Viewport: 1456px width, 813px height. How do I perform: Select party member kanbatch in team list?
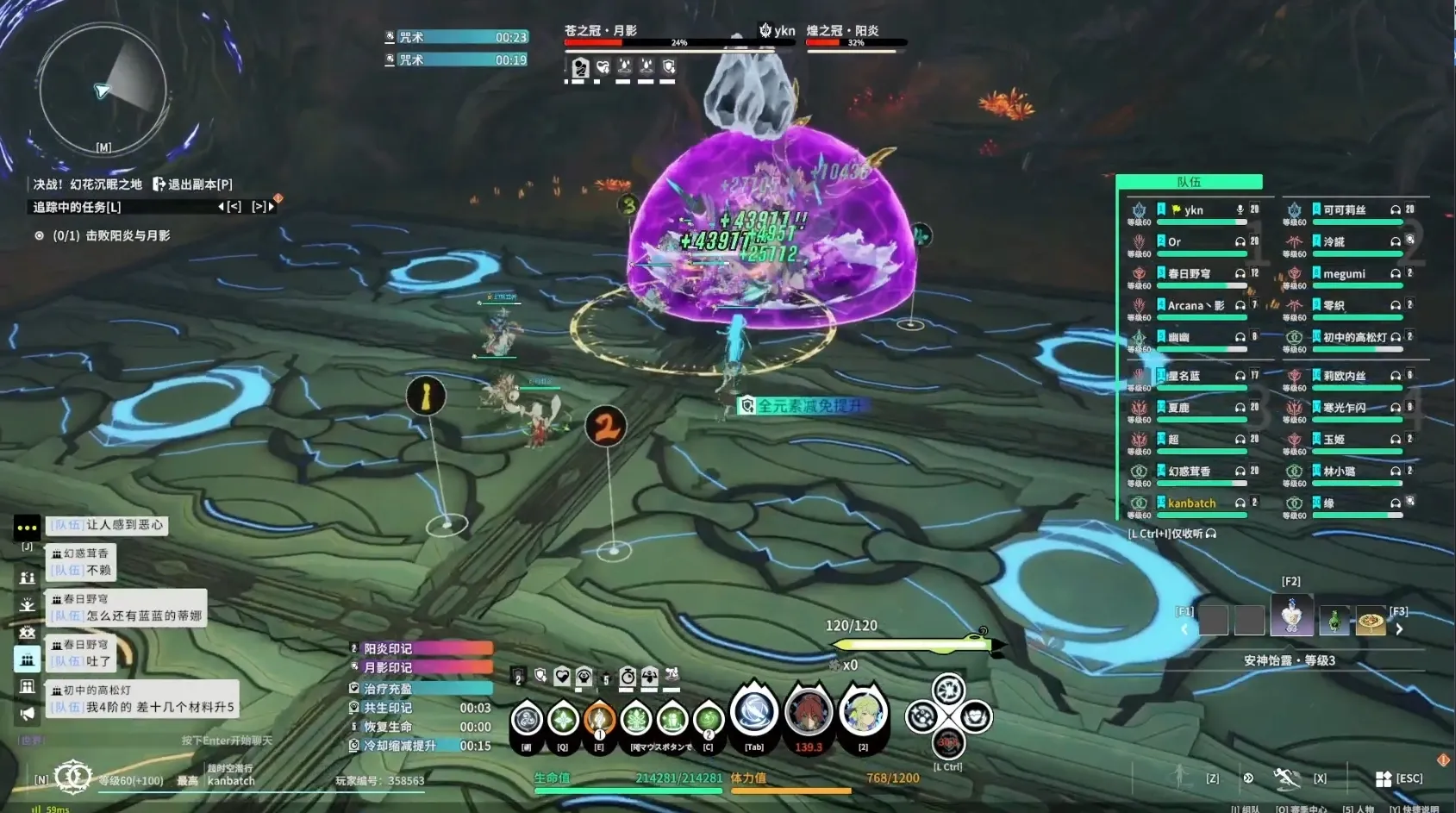click(1191, 503)
